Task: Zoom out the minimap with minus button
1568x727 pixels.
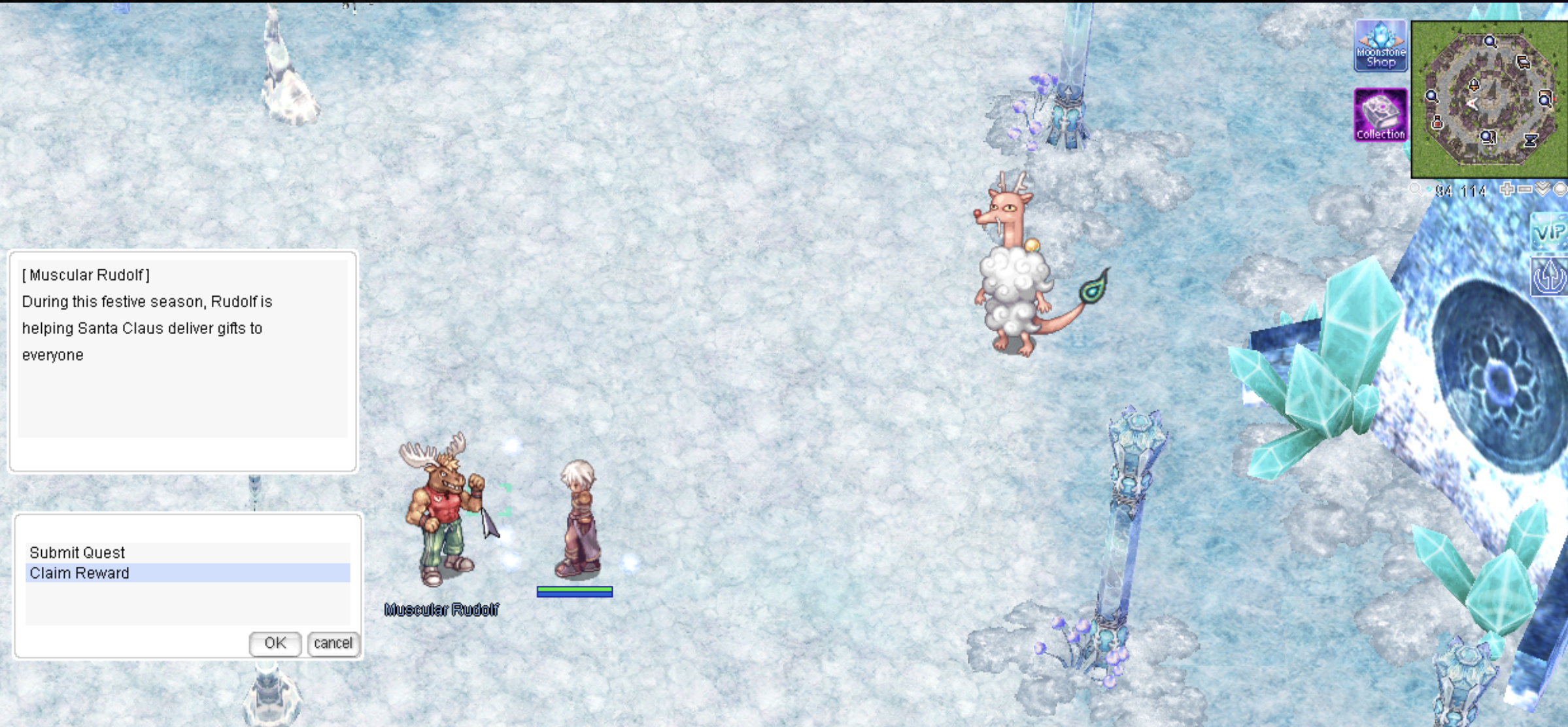Action: click(1525, 190)
